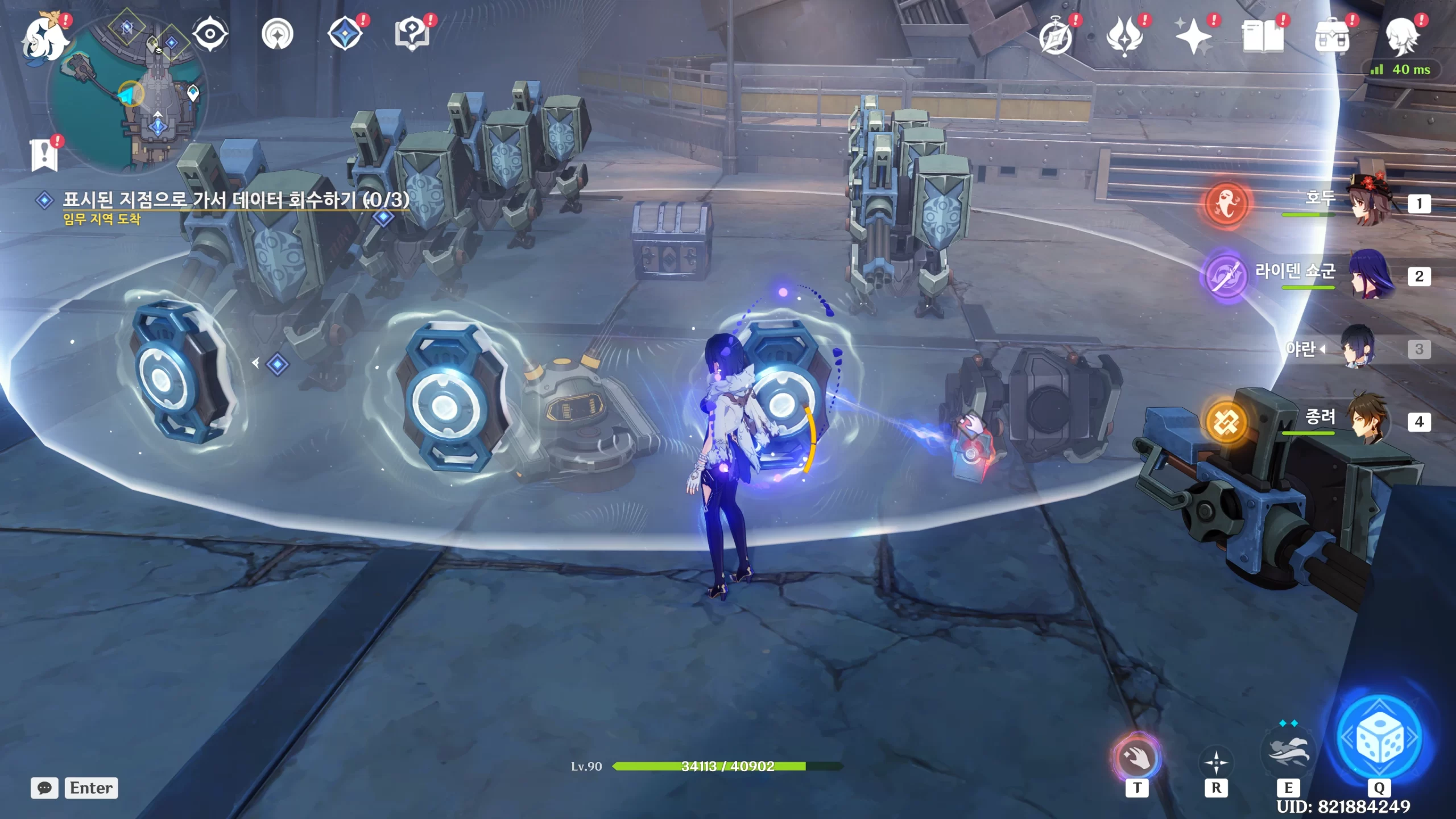Open the character silhouette menu icon
This screenshot has height=819, width=1456.
[x=1401, y=37]
